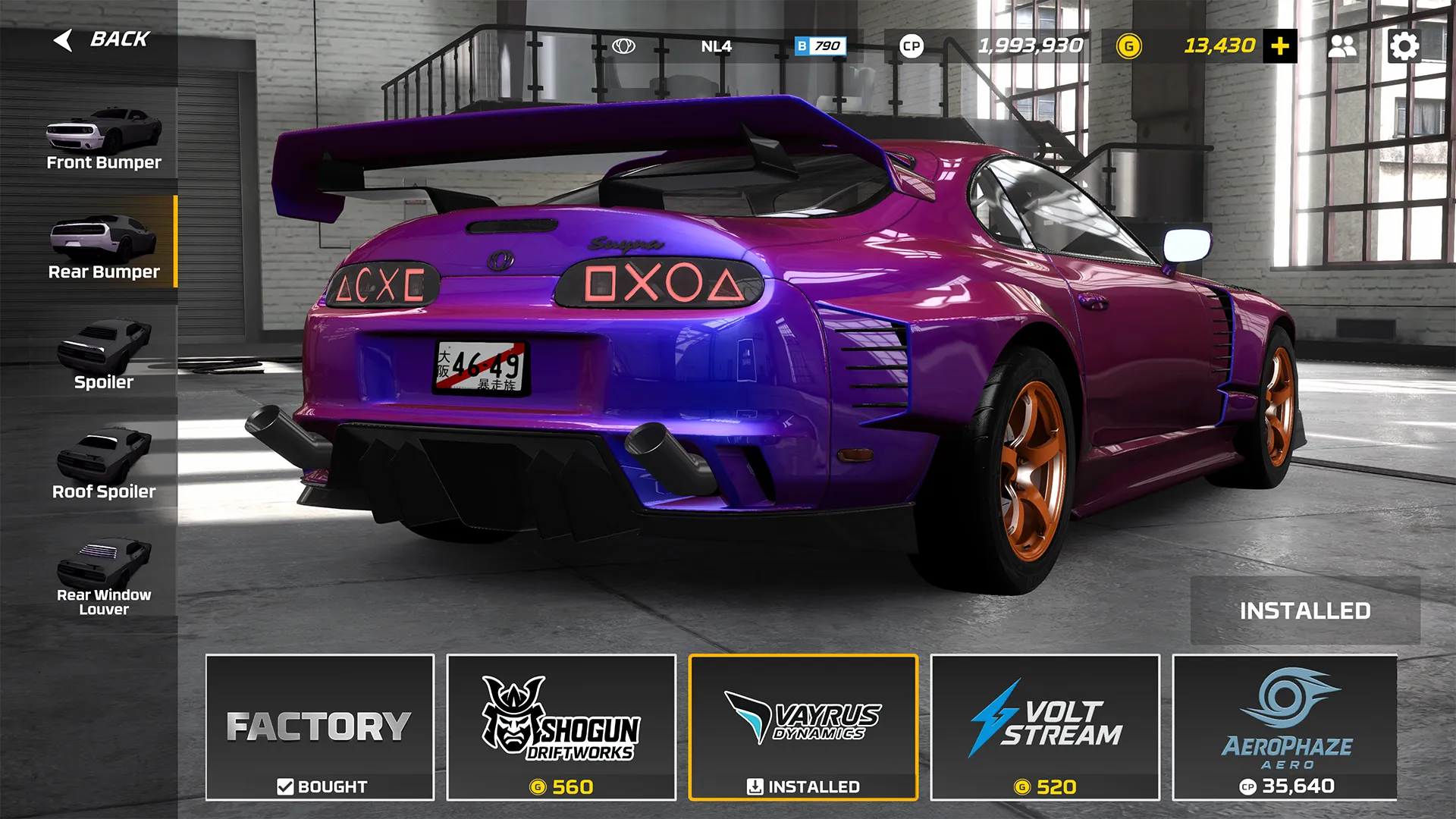
Task: Click the Installed indicator on Vayrus card
Action: (x=804, y=787)
